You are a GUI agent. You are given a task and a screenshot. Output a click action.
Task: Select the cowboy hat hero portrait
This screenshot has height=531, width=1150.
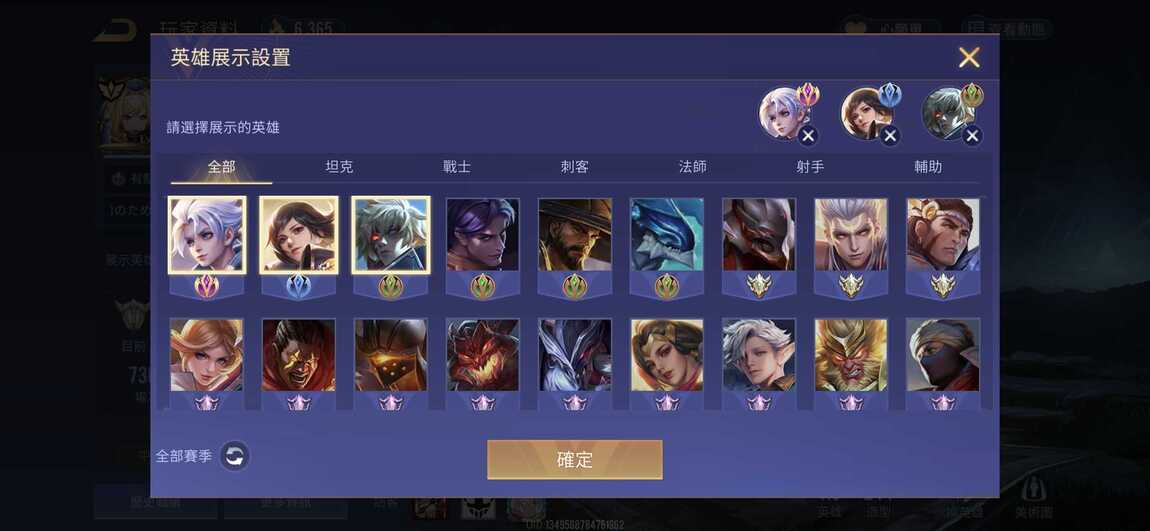pos(575,235)
